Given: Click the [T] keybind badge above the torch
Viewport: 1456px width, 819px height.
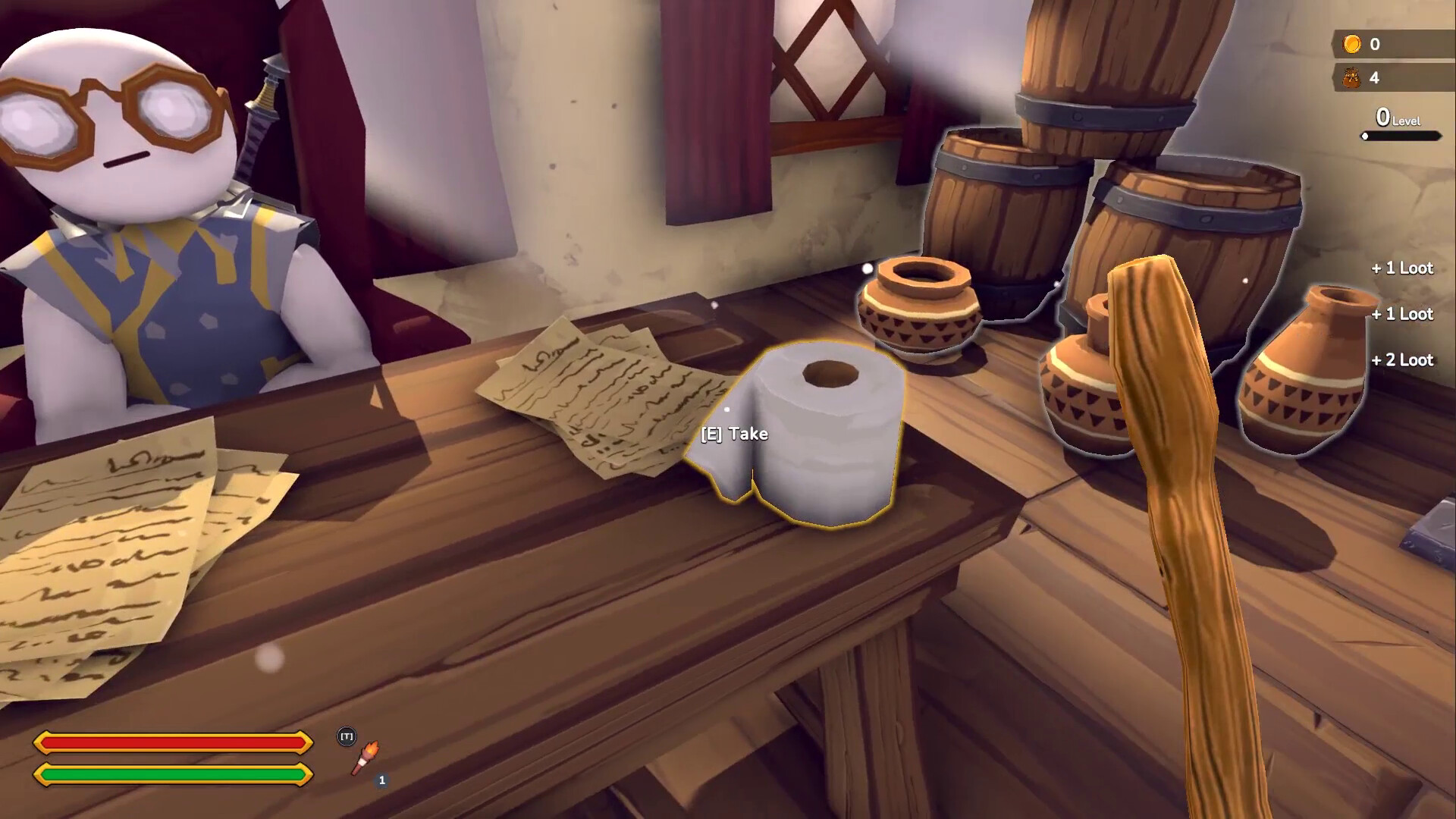Looking at the screenshot, I should (x=346, y=735).
